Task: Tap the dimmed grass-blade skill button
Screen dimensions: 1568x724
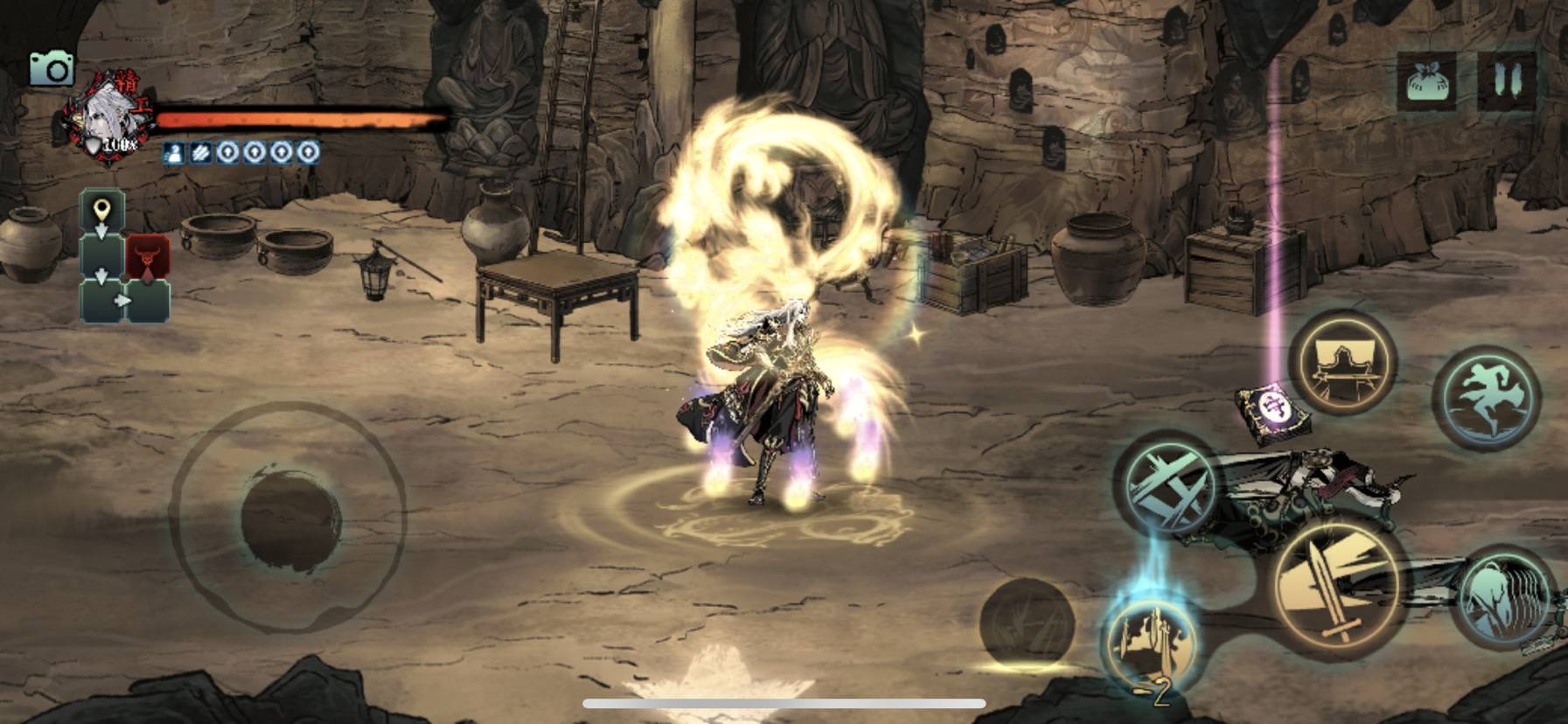Action: click(1027, 623)
